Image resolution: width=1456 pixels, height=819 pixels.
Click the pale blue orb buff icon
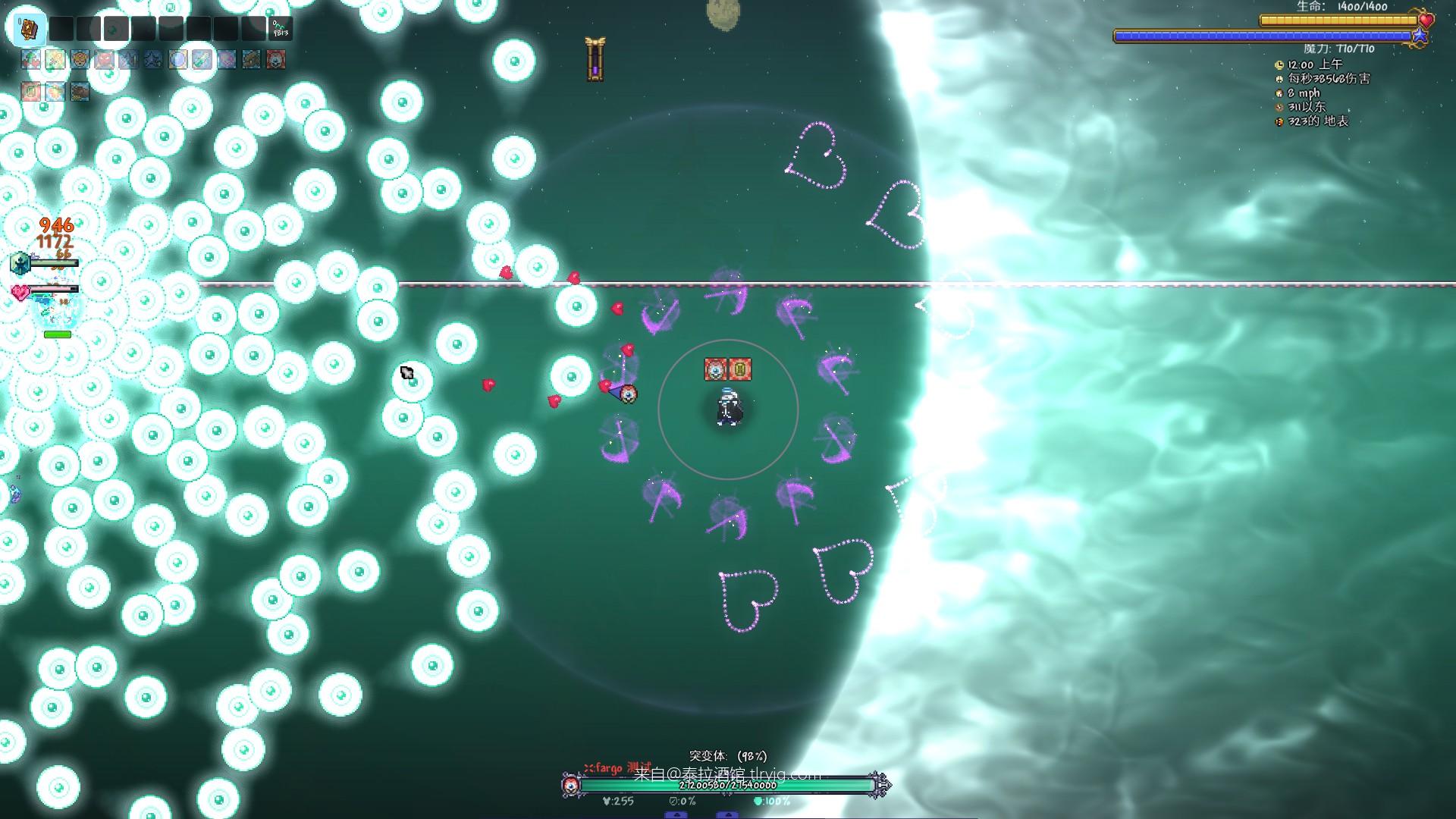tap(177, 59)
